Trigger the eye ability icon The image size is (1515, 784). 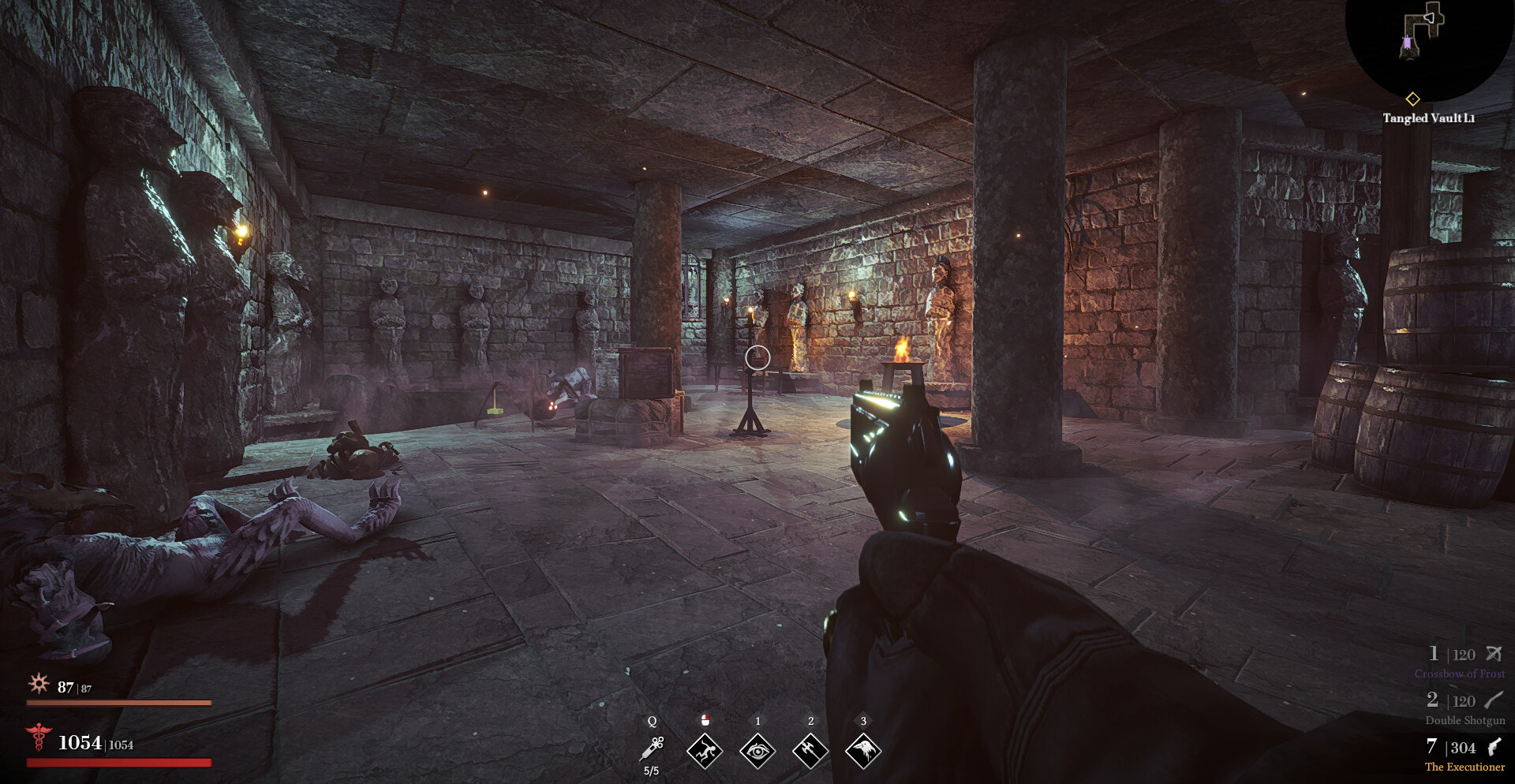click(x=757, y=750)
